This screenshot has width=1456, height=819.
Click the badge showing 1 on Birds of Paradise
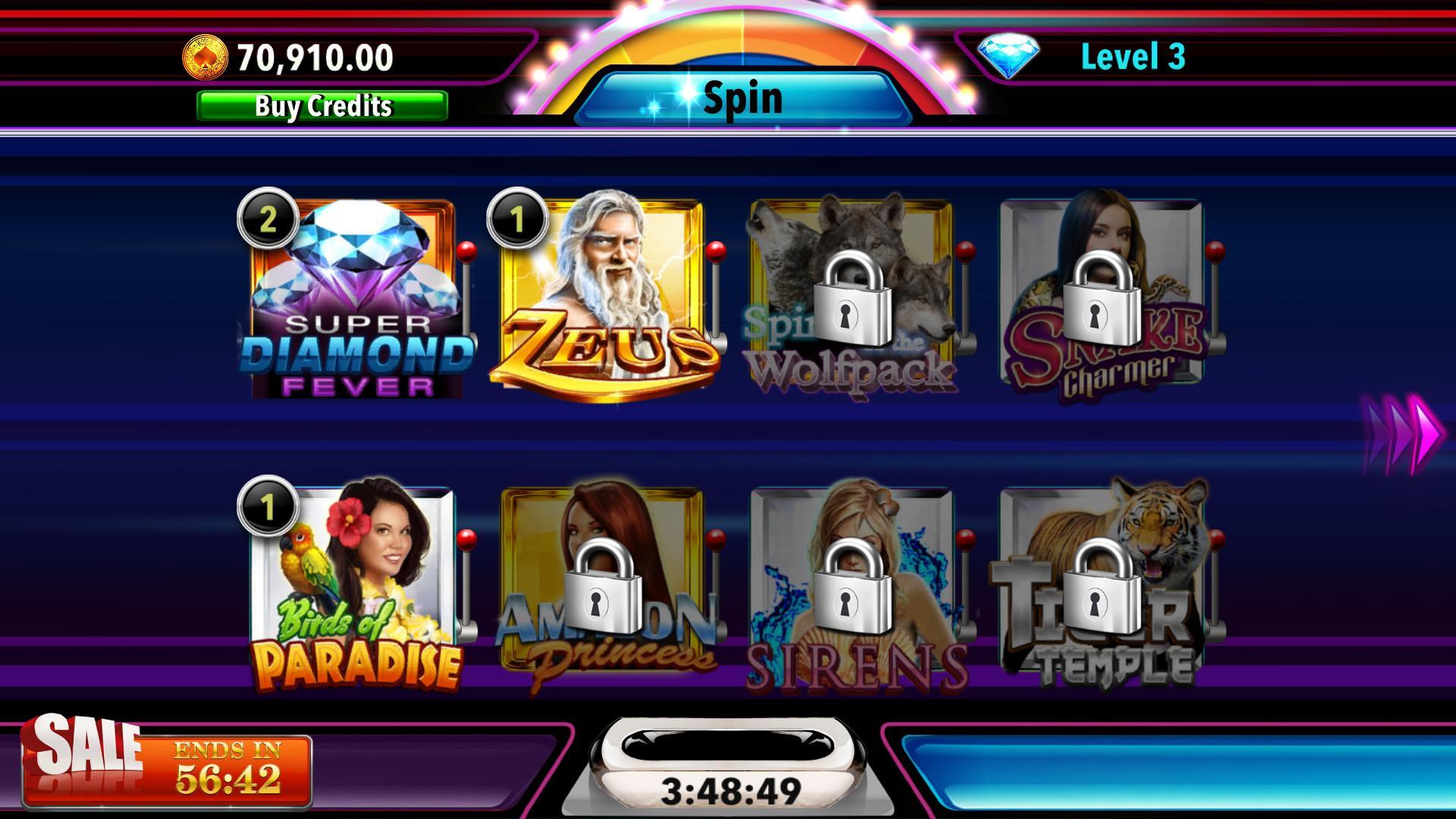(271, 504)
